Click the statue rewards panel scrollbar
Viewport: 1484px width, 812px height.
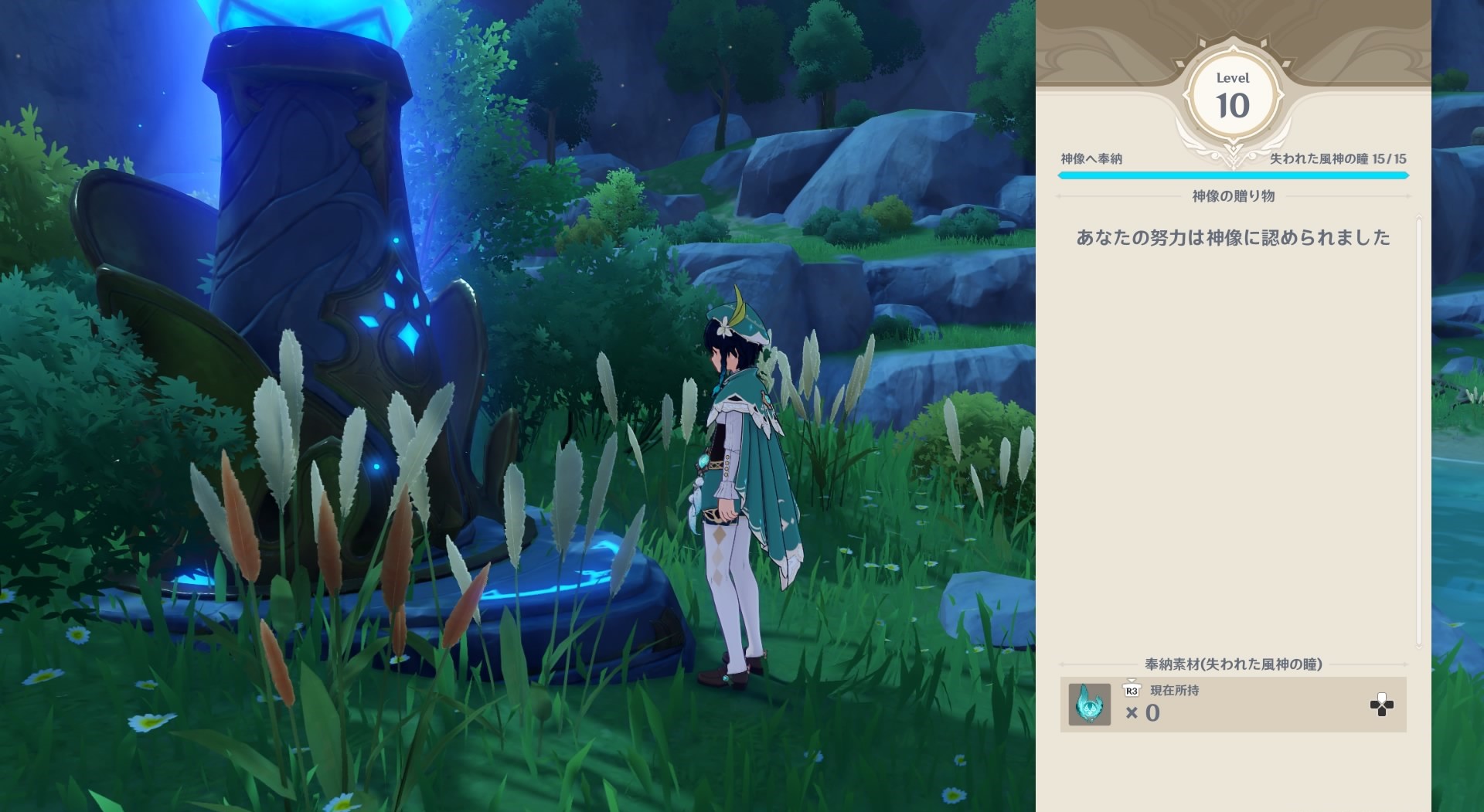tap(1419, 433)
